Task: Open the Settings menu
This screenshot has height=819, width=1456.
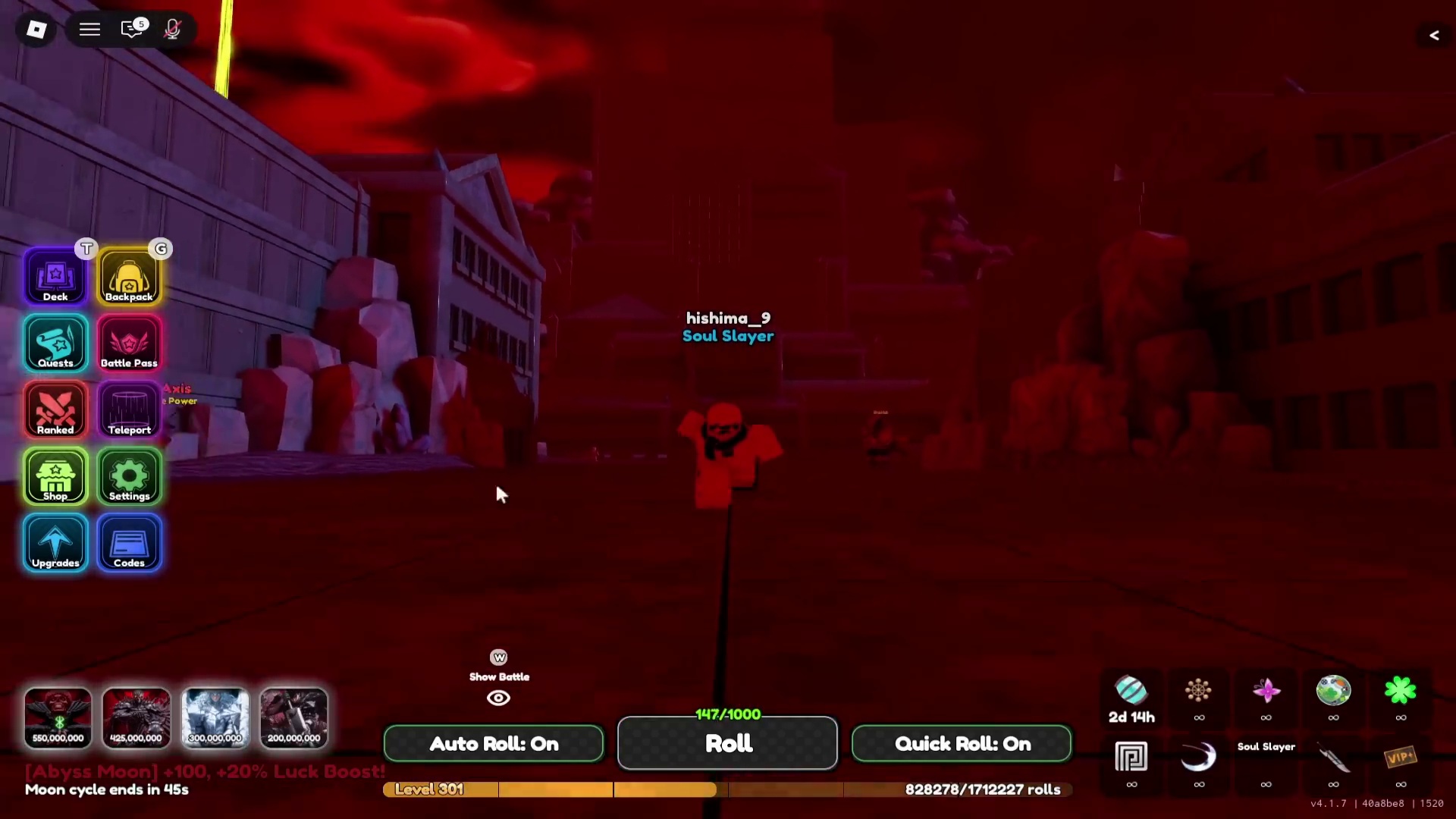Action: point(129,476)
